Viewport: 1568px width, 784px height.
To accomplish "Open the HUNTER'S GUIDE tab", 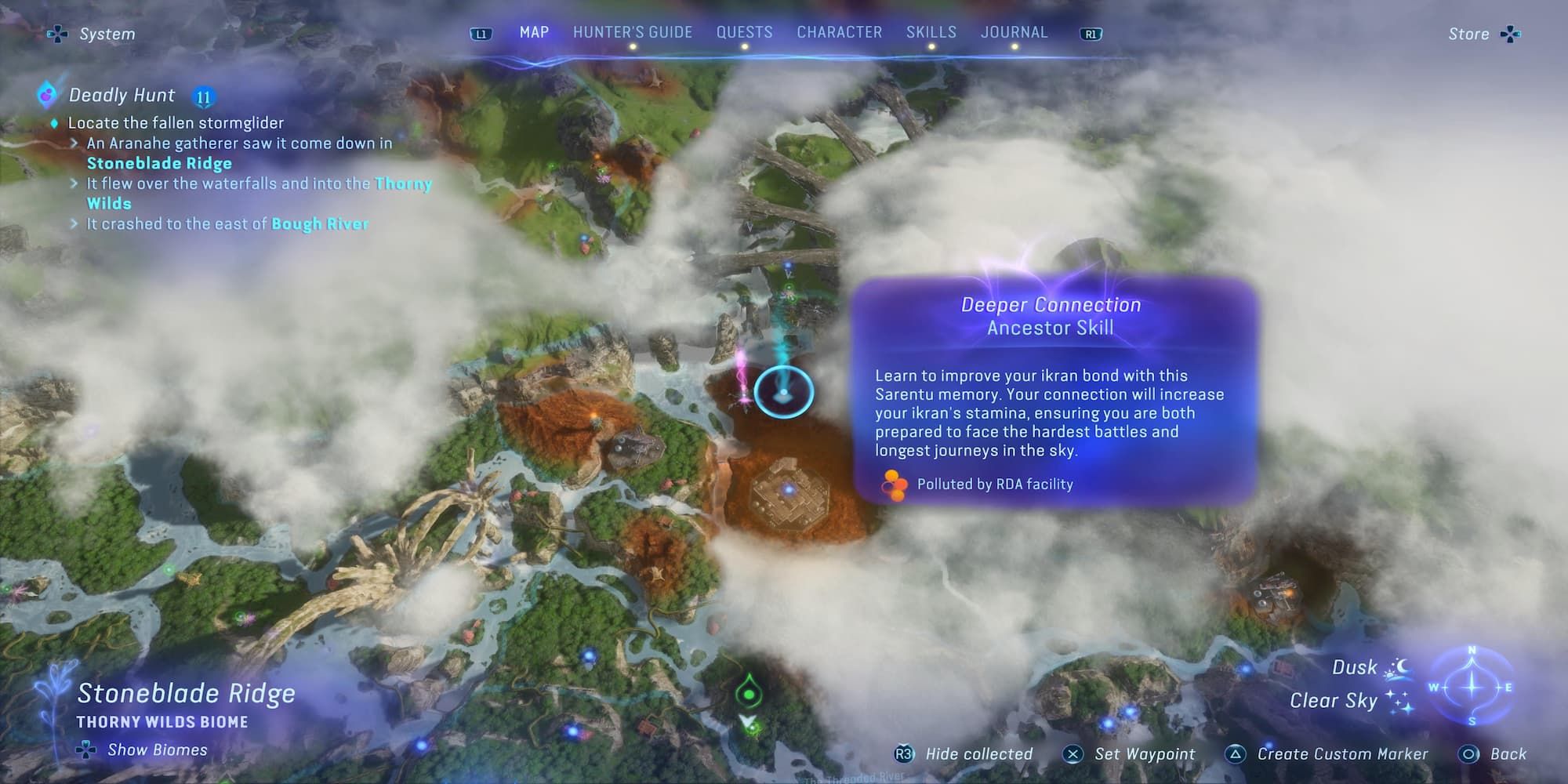I will point(632,32).
